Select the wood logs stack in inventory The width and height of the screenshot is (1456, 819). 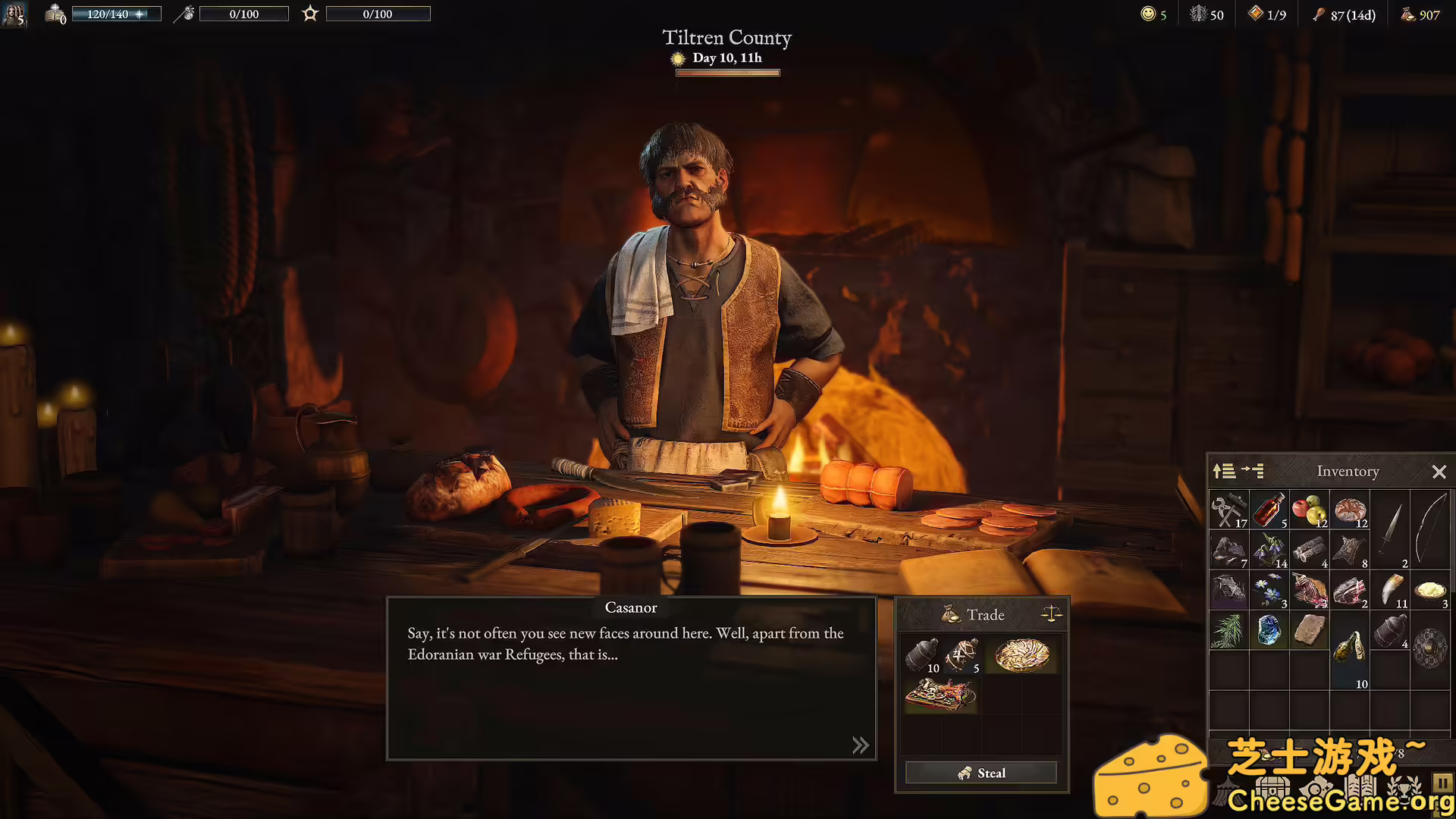pyautogui.click(x=1309, y=549)
